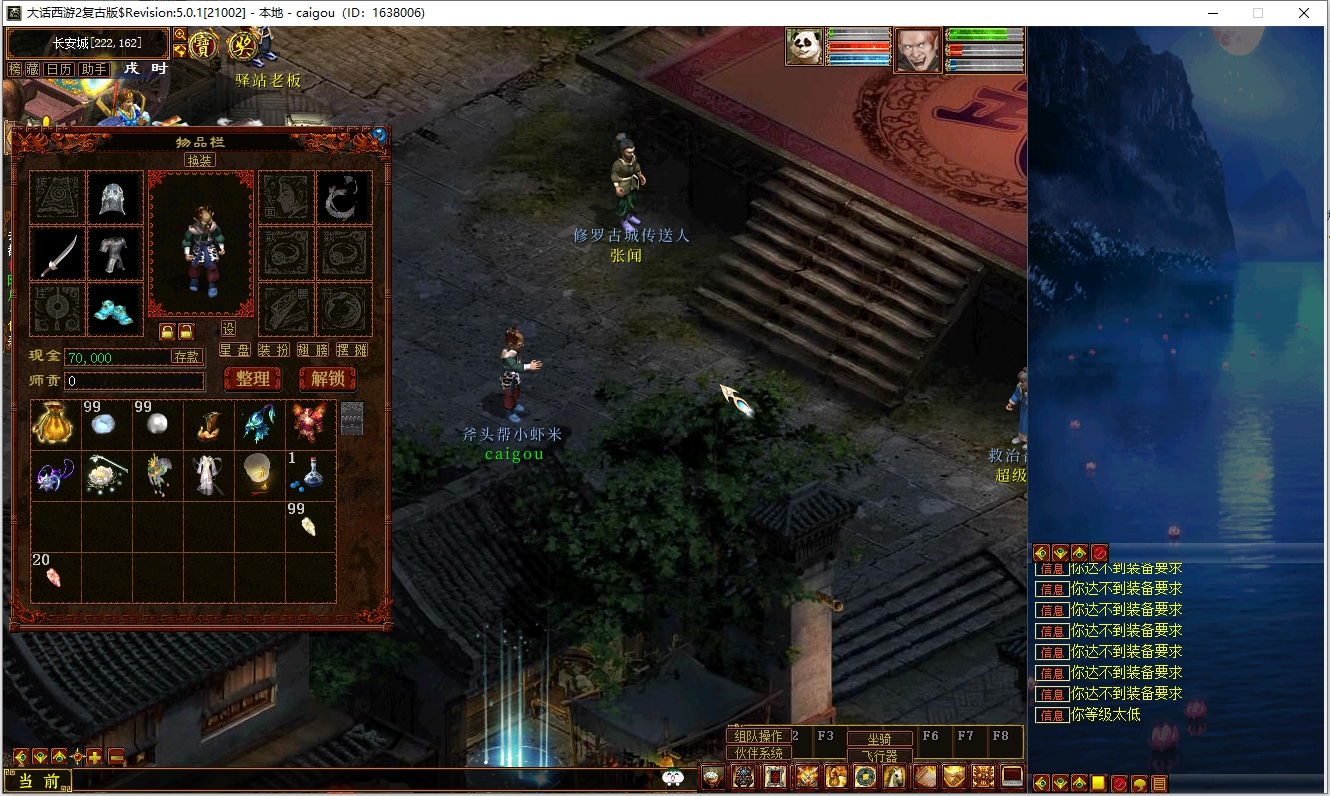Click the 整理 sort button in inventory
This screenshot has width=1330, height=796.
tap(253, 379)
